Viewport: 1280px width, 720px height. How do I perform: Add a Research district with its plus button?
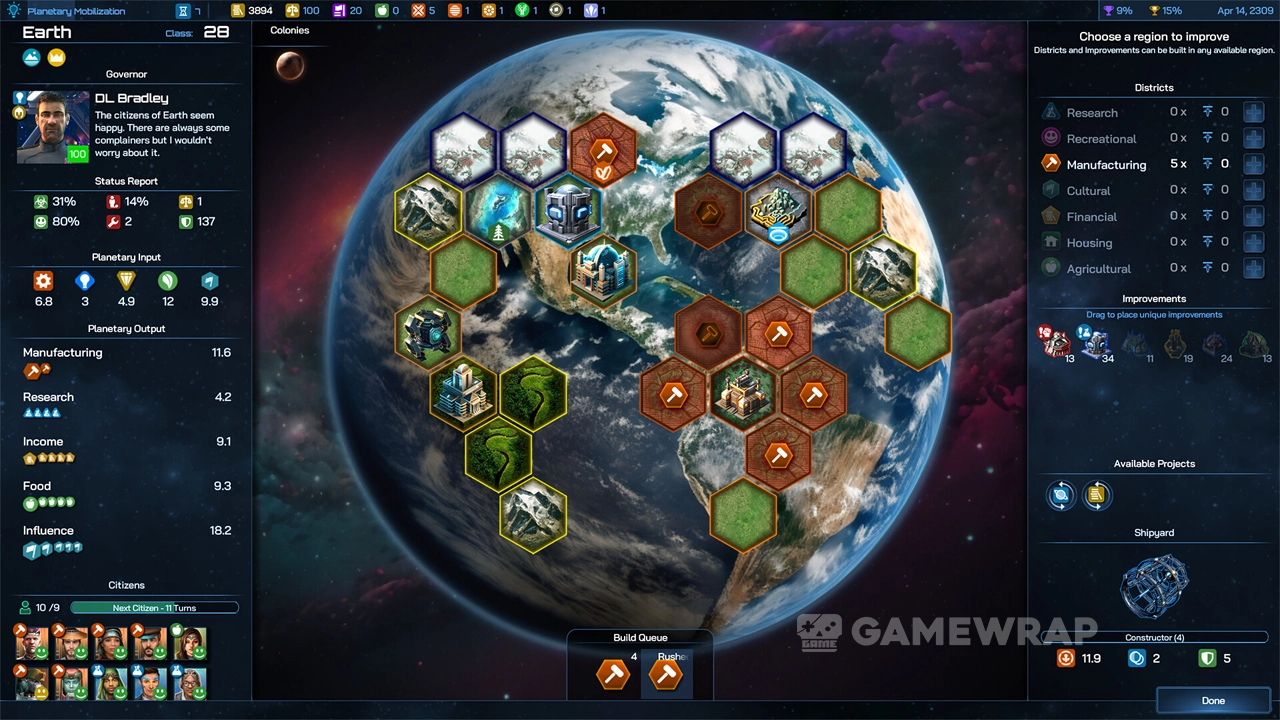(x=1253, y=112)
